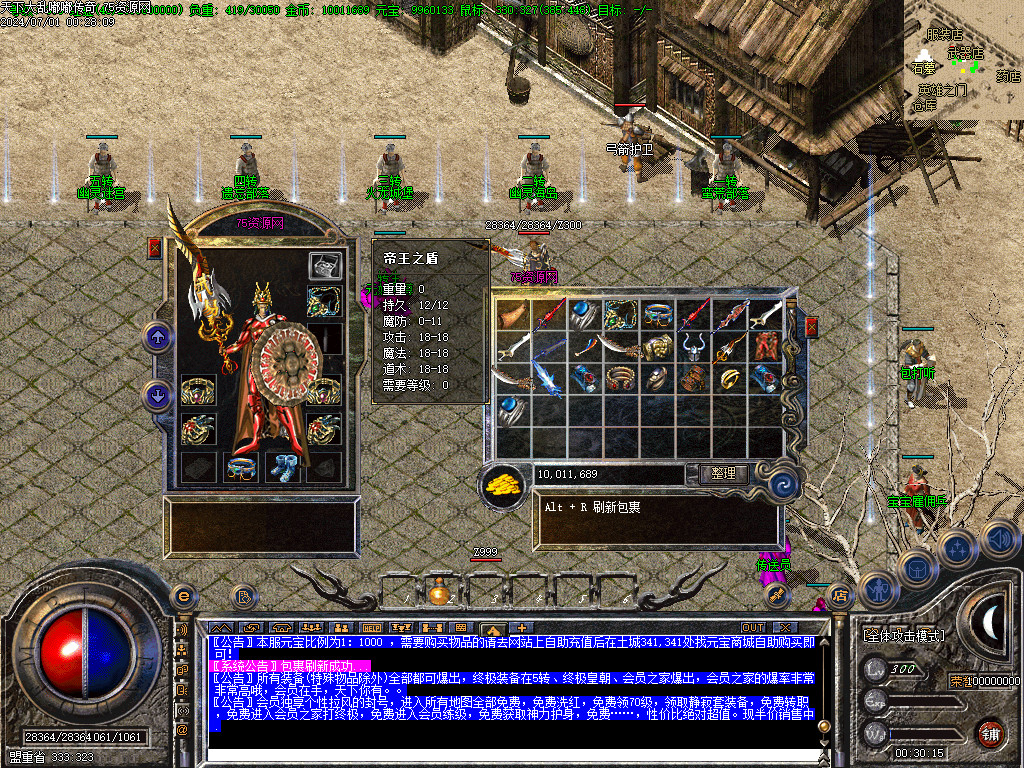
Task: Open the 铺 shop button
Action: coord(990,733)
